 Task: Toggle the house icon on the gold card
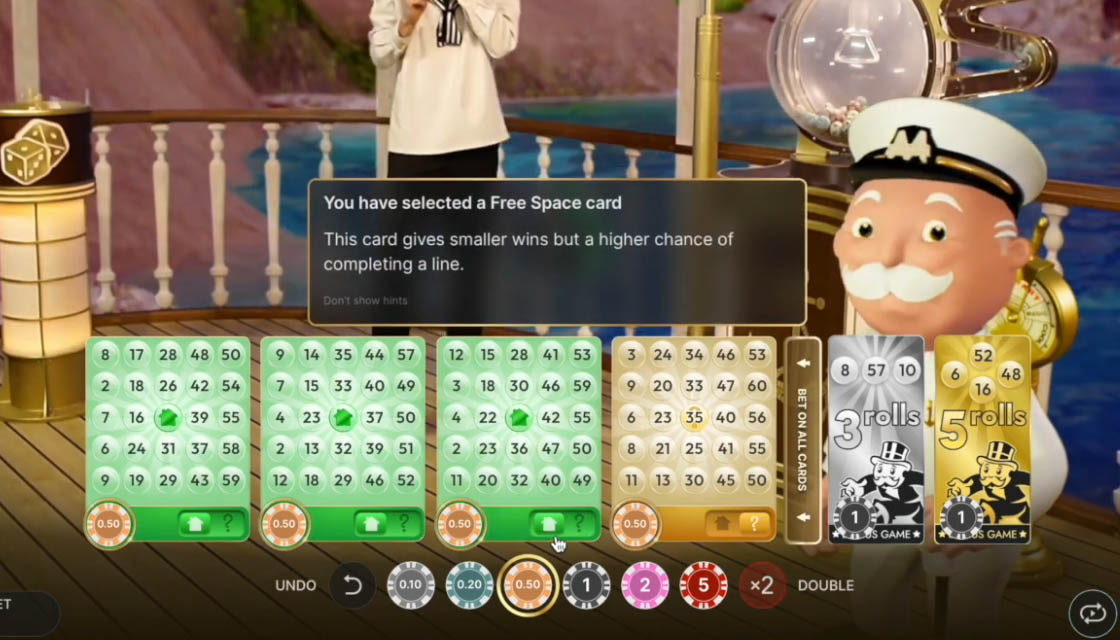719,523
